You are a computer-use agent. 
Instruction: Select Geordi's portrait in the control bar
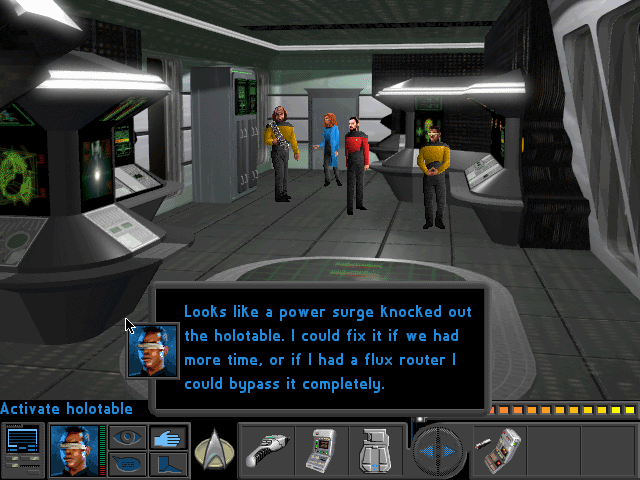tap(73, 449)
